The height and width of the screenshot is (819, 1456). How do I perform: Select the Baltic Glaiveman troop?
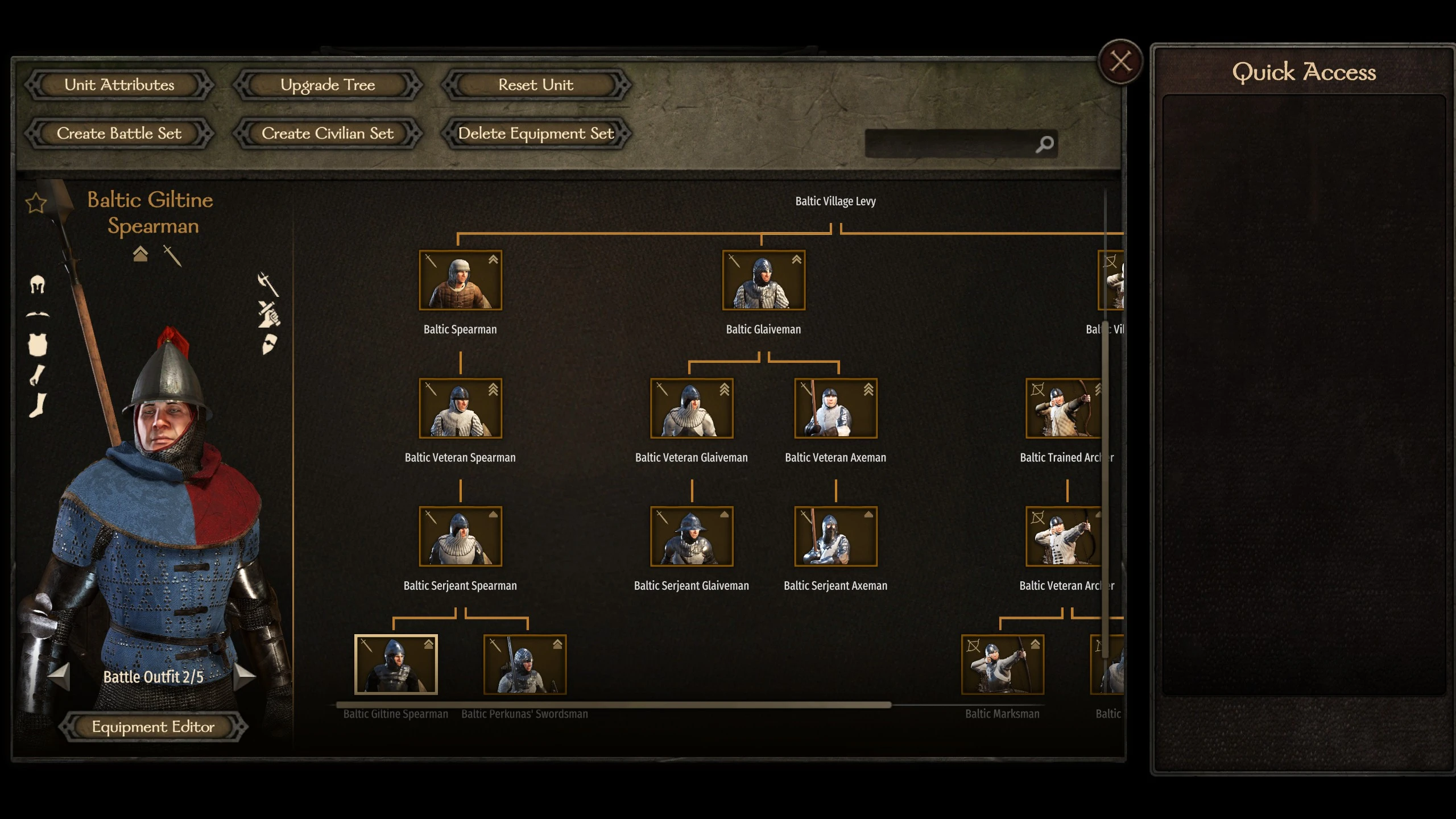coord(763,280)
